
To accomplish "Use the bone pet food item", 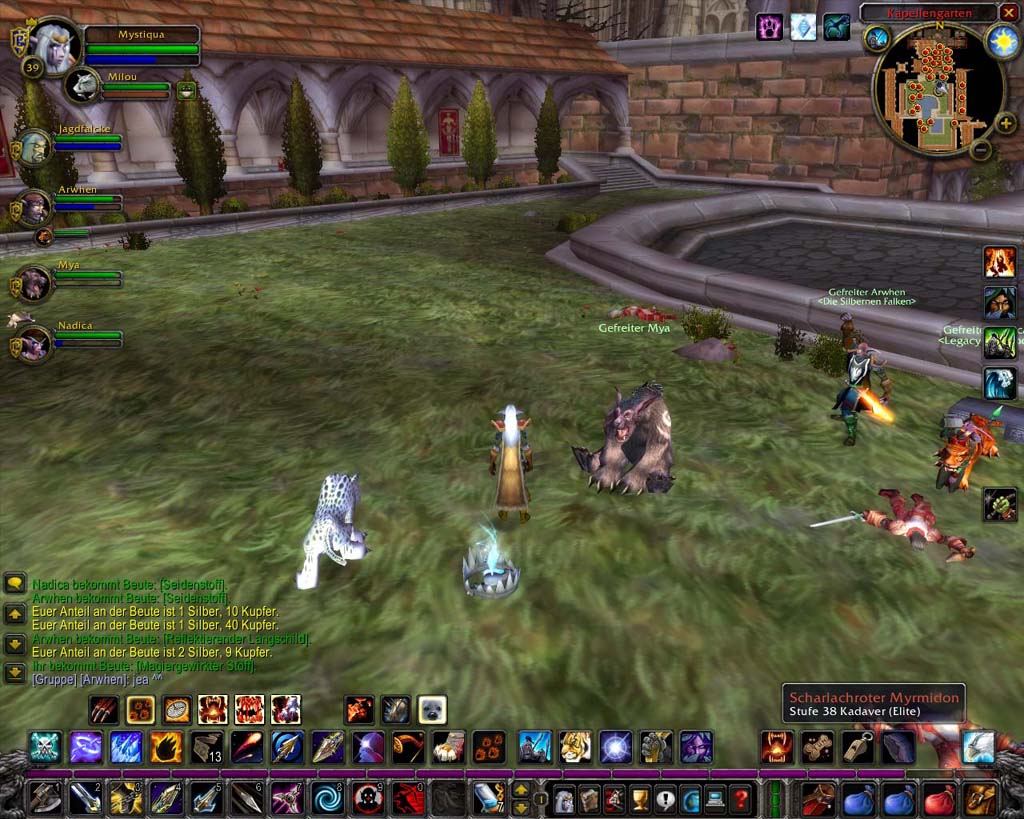I will (x=818, y=746).
